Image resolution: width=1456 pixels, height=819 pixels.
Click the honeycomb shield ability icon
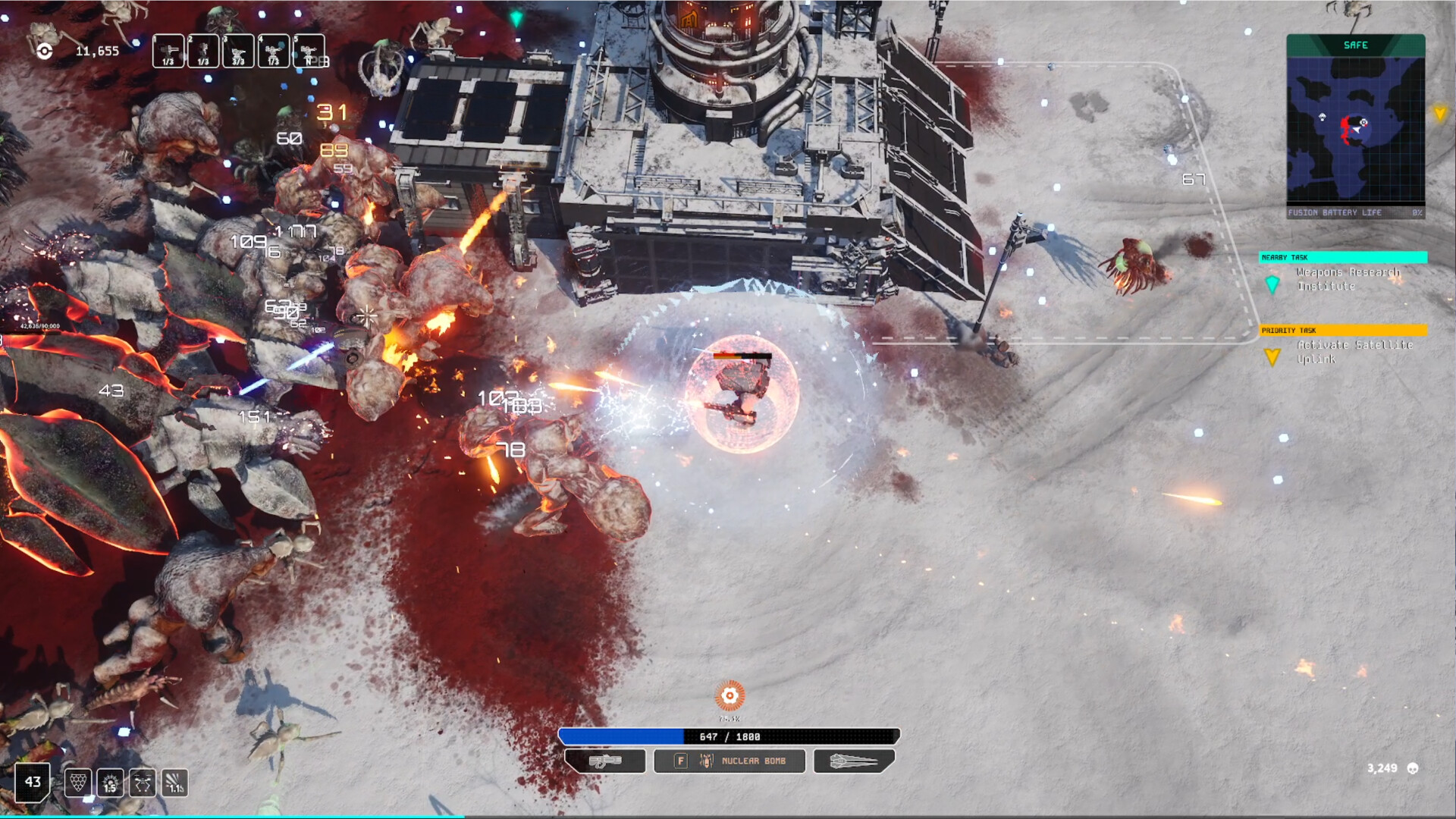78,783
